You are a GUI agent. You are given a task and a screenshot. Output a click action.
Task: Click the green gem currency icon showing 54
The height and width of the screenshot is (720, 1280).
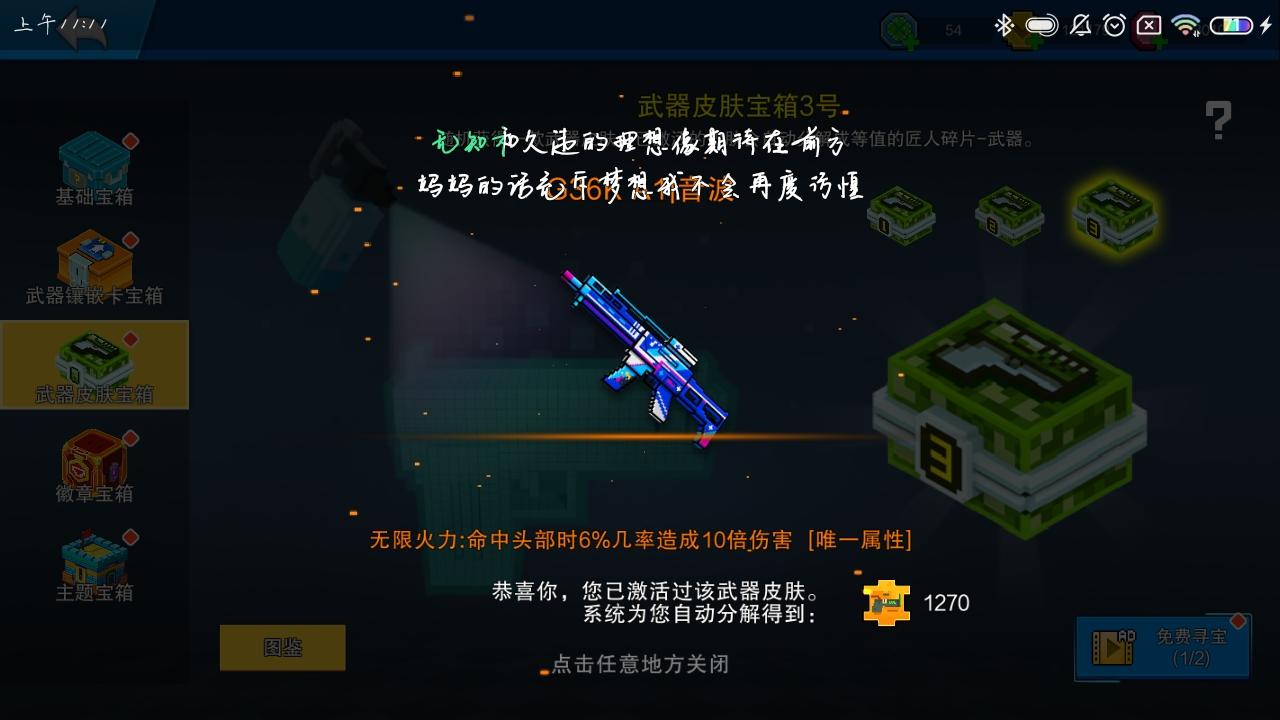[x=898, y=26]
